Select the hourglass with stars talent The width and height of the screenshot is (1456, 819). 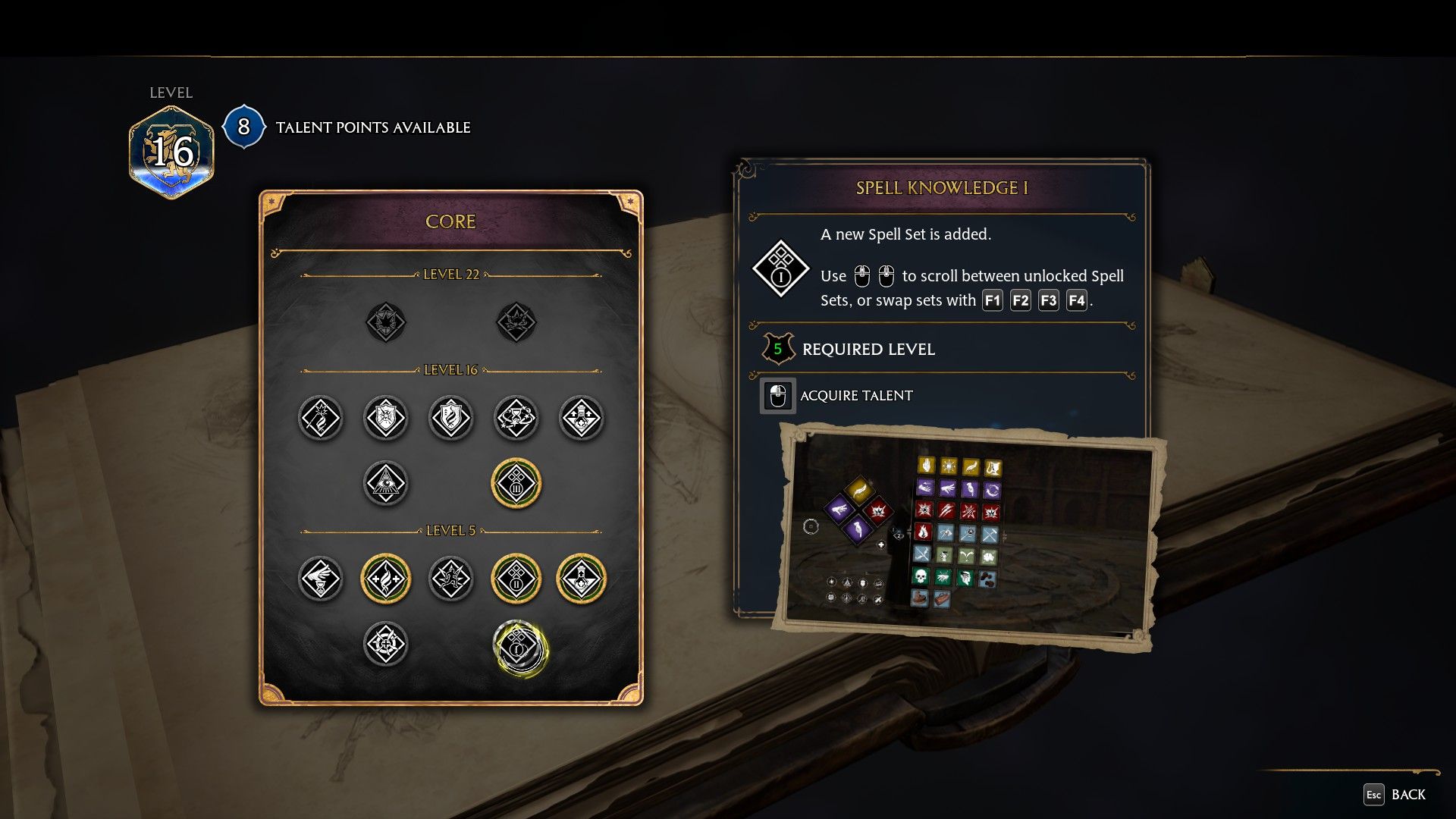pos(516,418)
